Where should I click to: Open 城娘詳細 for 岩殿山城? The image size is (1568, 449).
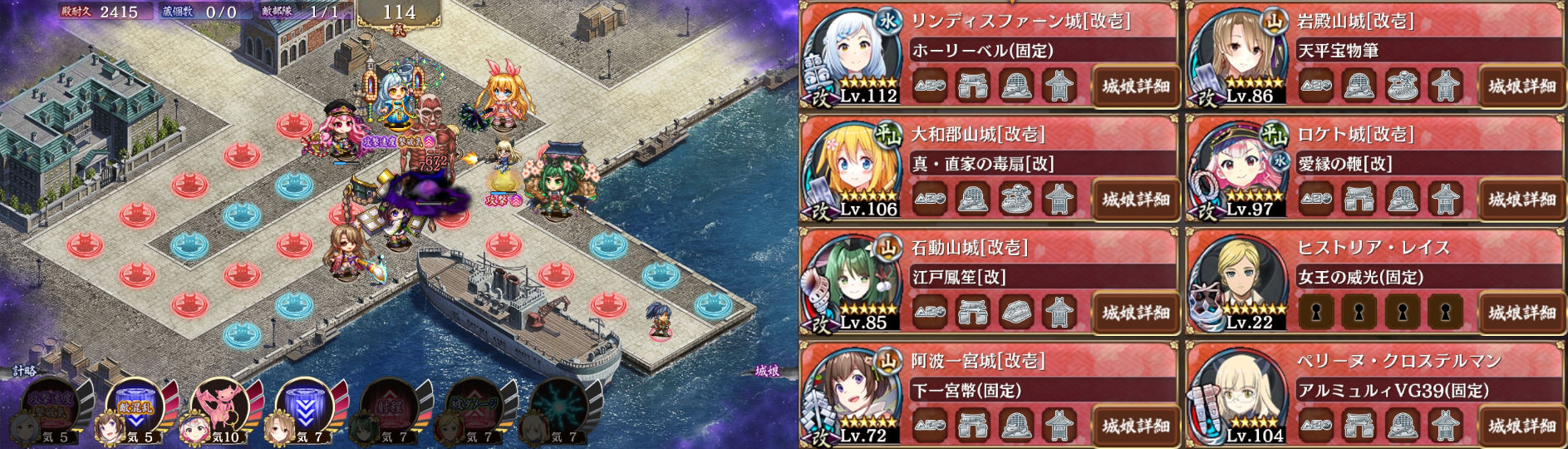pos(1521,86)
